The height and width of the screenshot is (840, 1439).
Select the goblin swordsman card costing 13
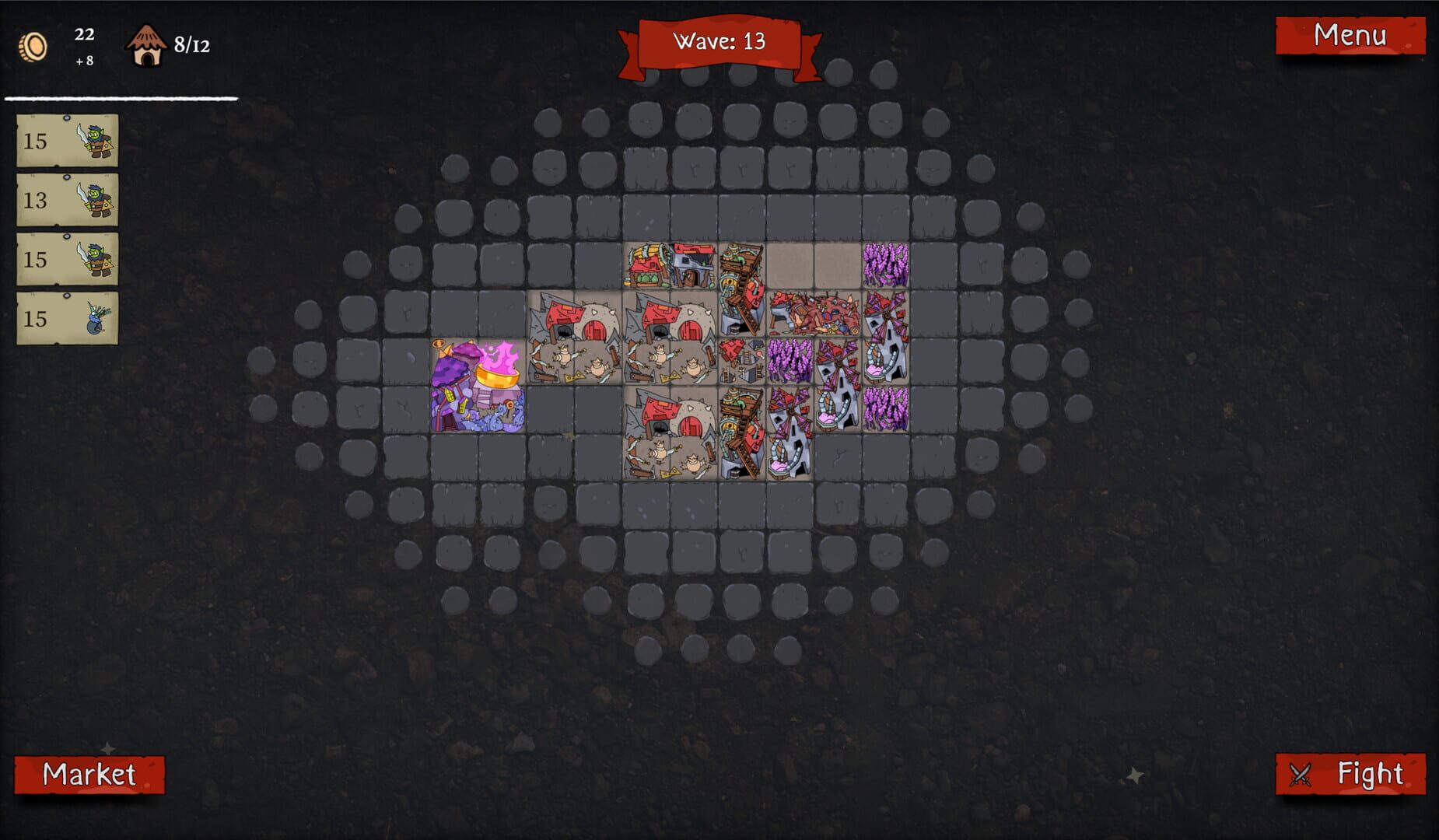67,198
